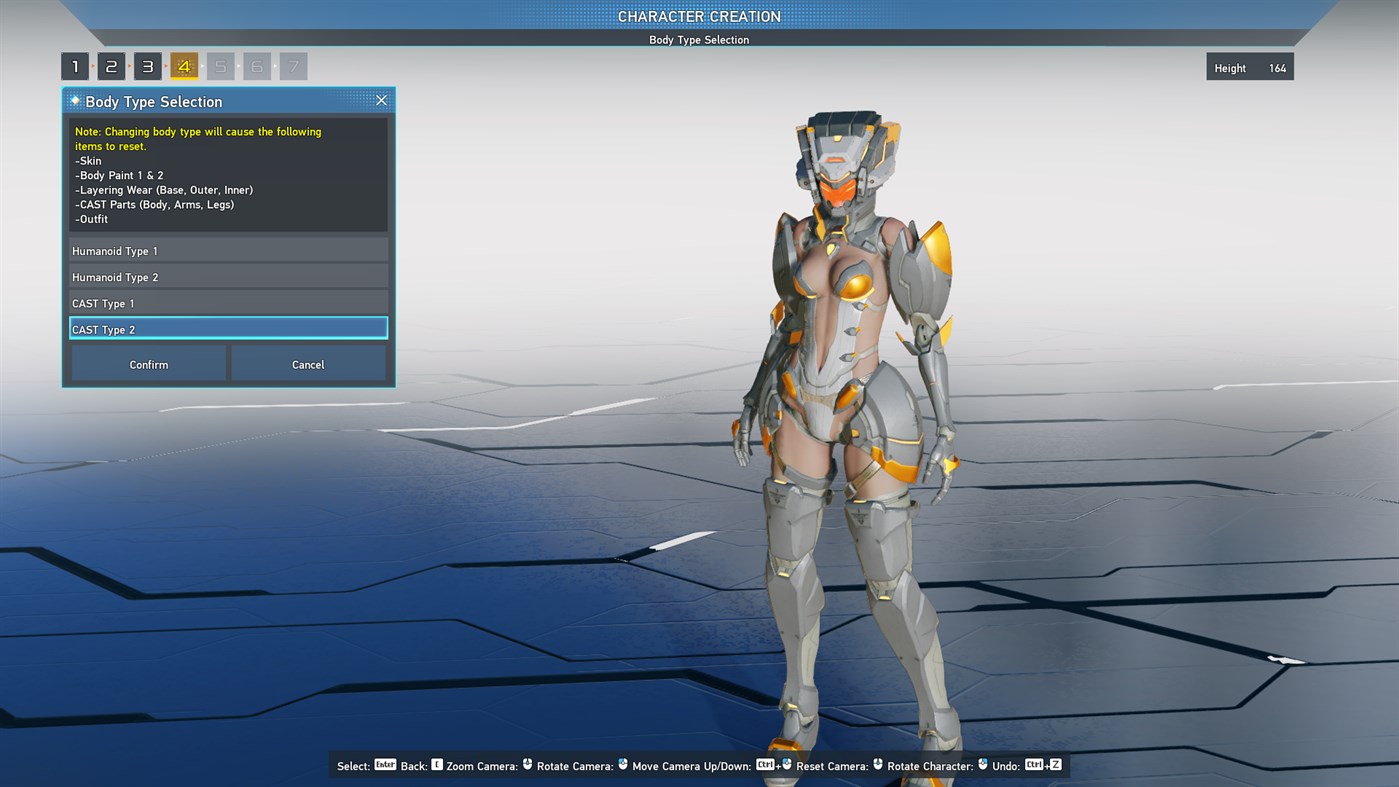Select the CAST Type 1 body option

point(228,302)
